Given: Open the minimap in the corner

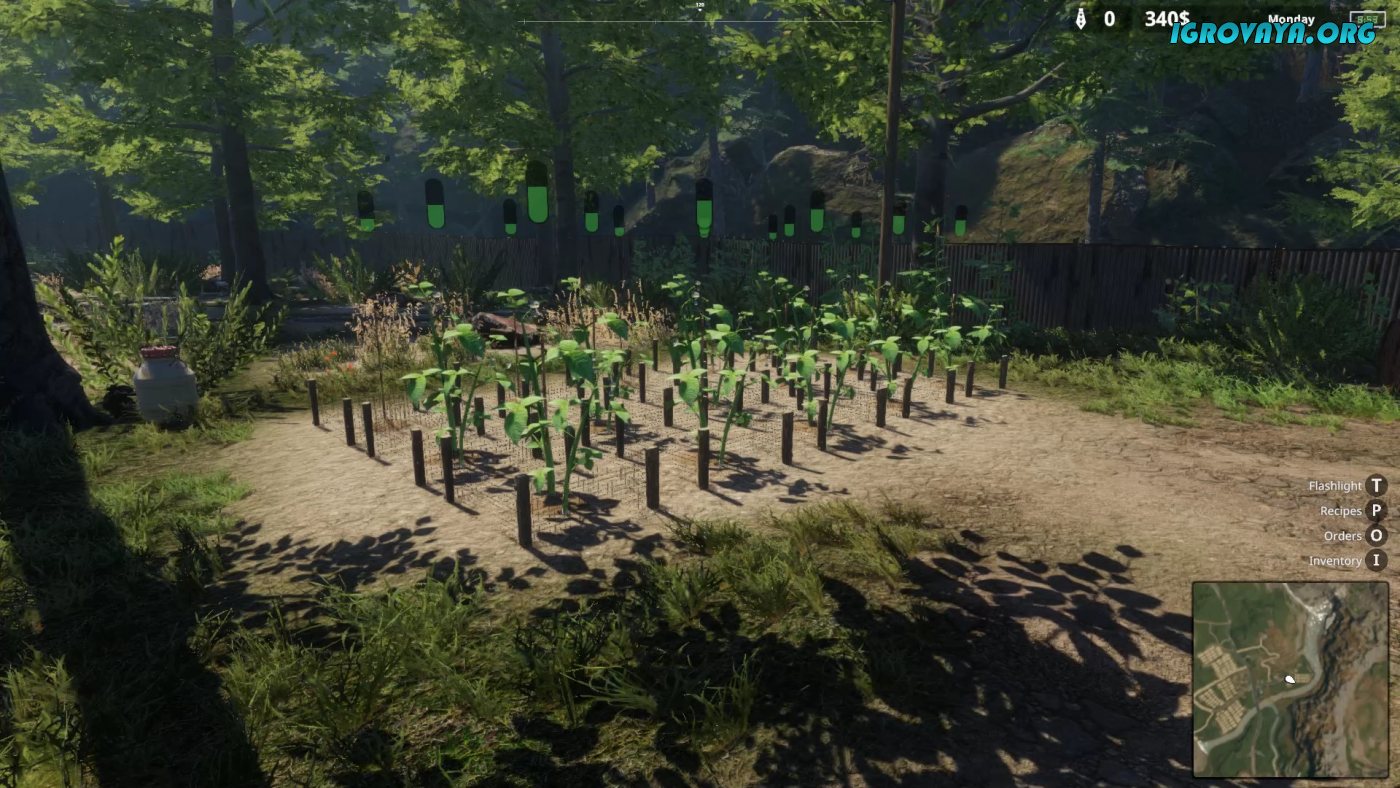Looking at the screenshot, I should click(1290, 679).
